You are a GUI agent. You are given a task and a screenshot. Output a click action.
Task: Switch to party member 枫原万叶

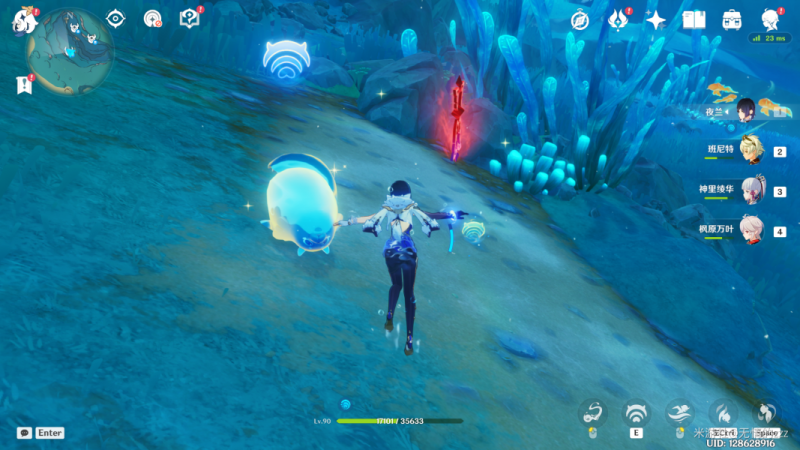click(750, 230)
